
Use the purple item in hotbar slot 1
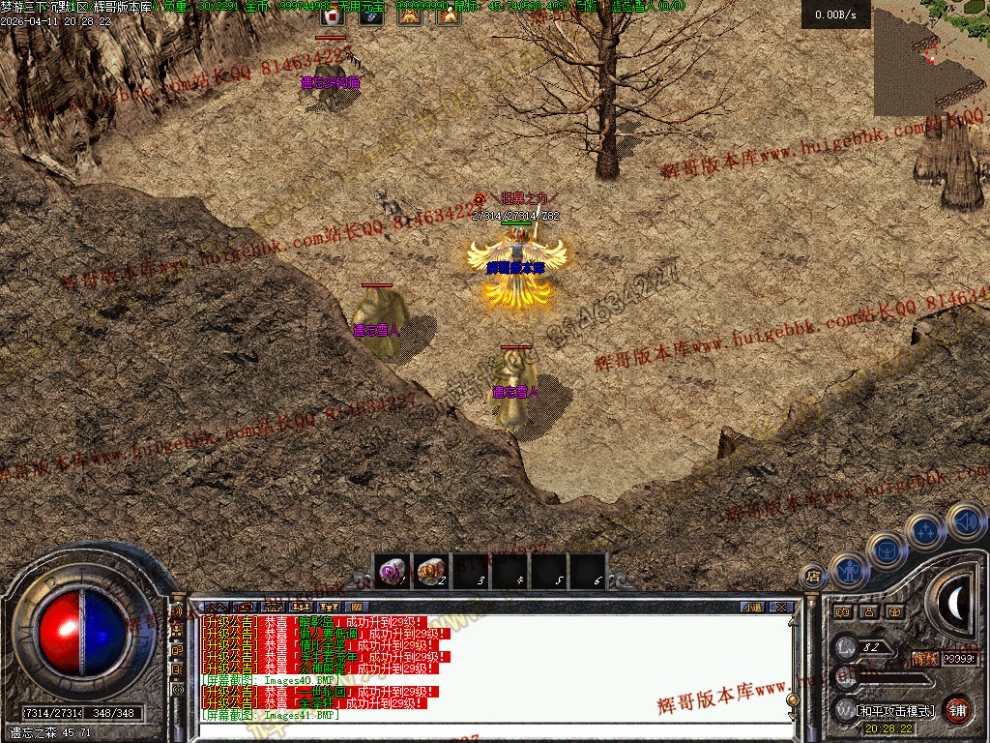click(x=391, y=572)
